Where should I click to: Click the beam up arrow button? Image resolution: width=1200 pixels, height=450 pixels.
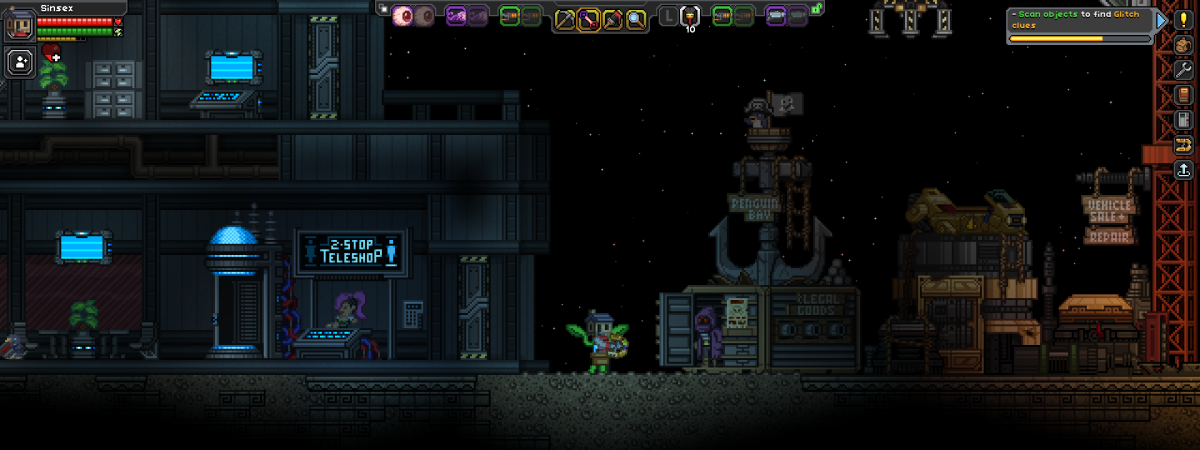coord(1184,169)
